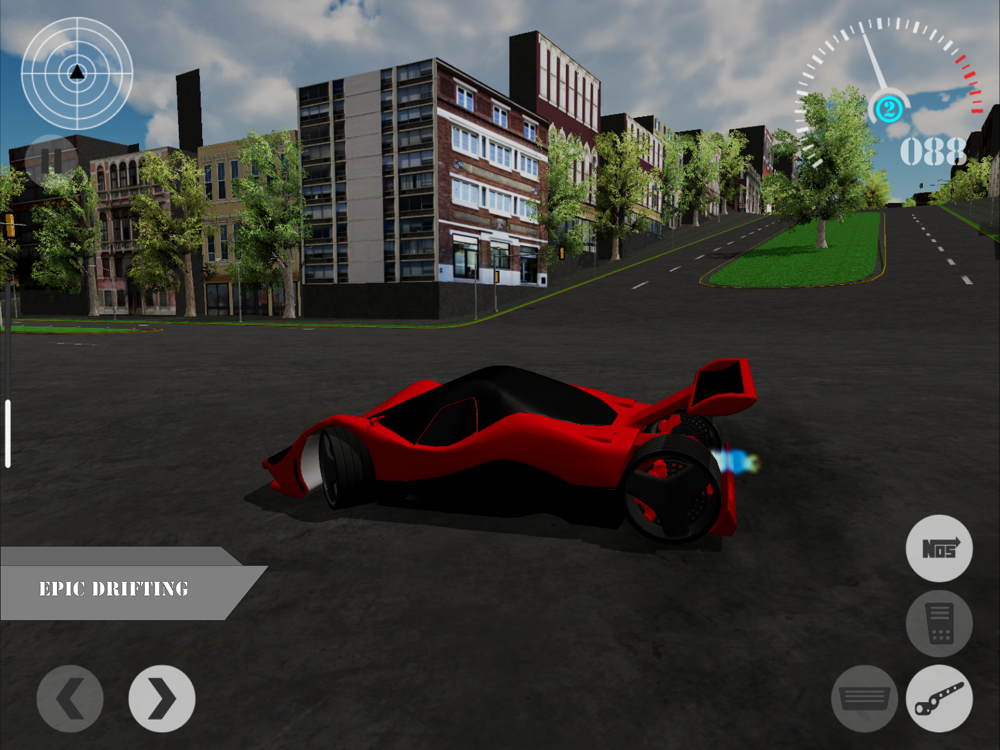Apply the wide brake pedal button
Image resolution: width=1000 pixels, height=750 pixels.
[x=864, y=698]
